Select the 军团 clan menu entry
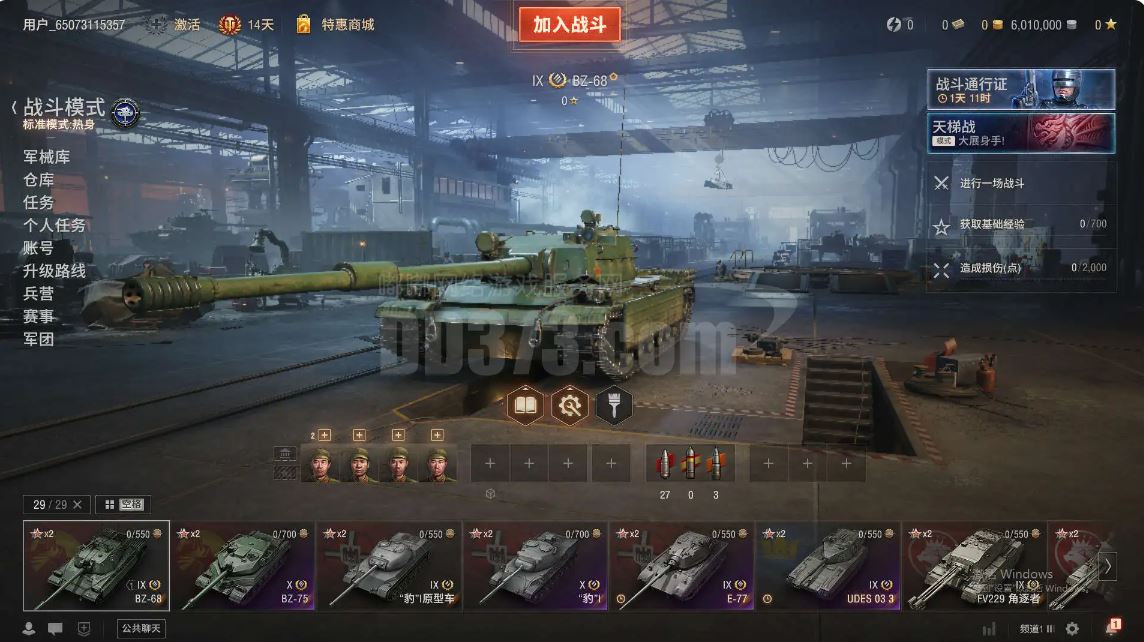This screenshot has height=642, width=1144. (39, 339)
